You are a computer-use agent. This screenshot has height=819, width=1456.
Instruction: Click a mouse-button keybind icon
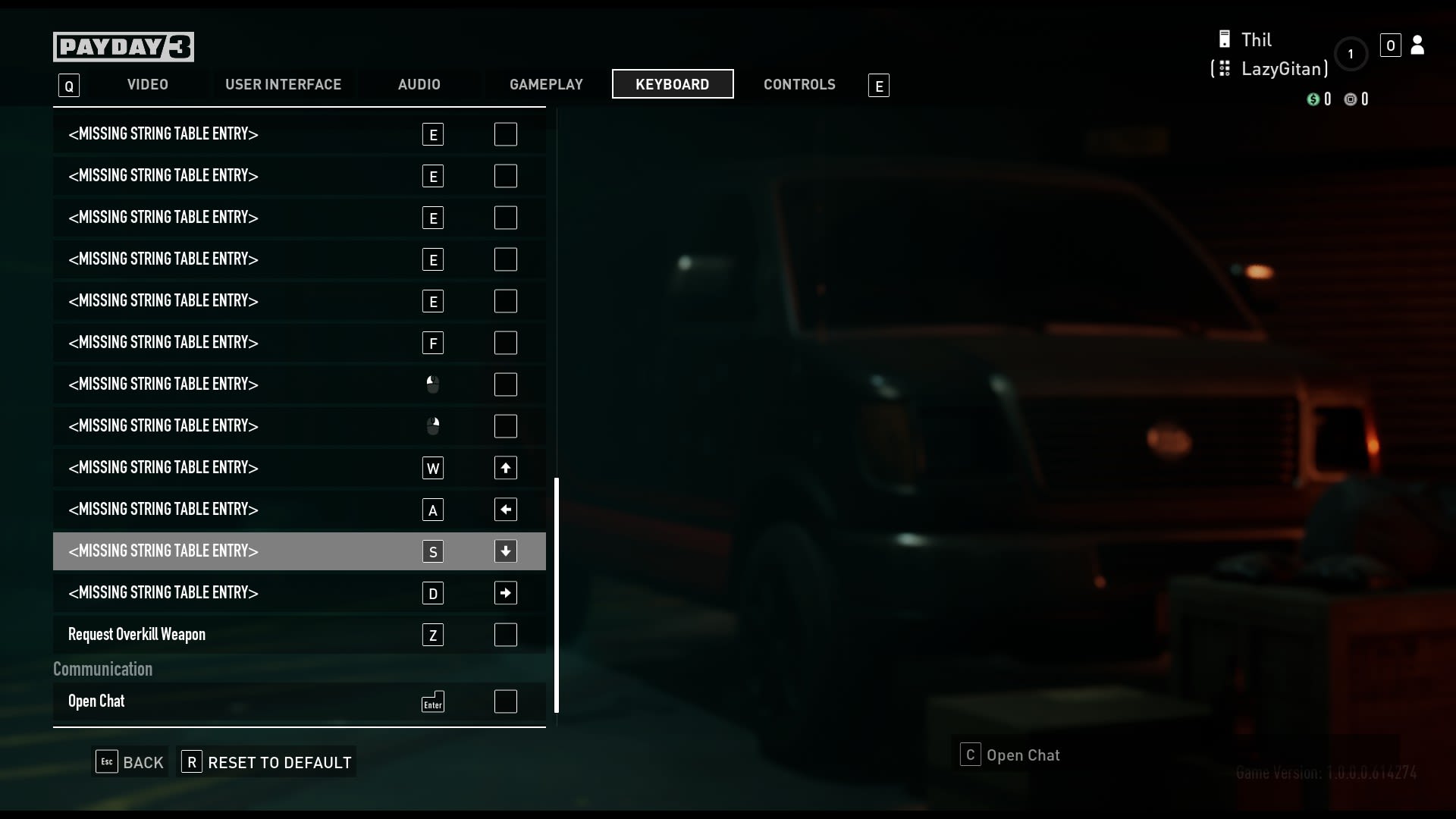[x=432, y=384]
